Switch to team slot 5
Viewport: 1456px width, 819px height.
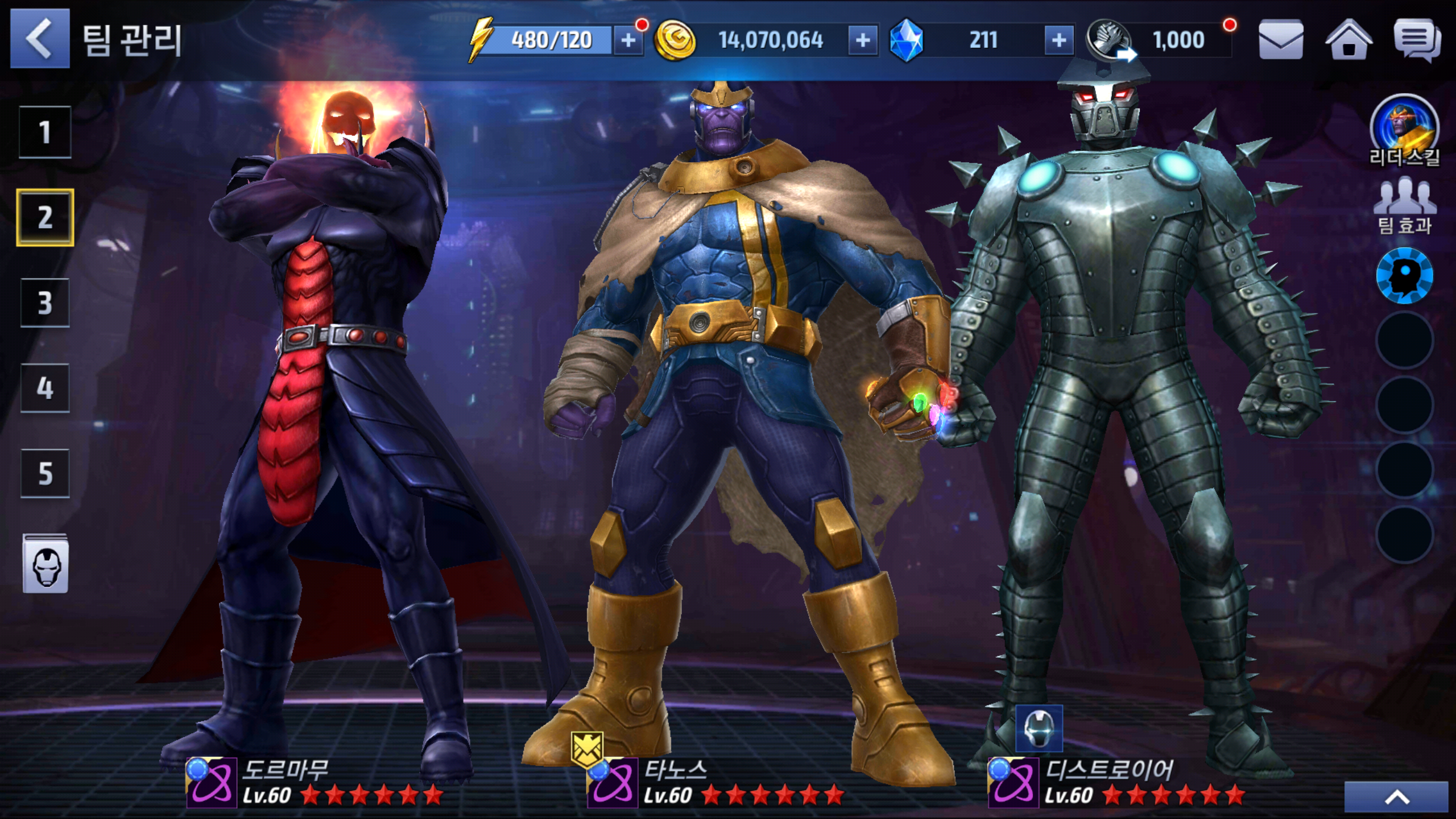tap(45, 473)
